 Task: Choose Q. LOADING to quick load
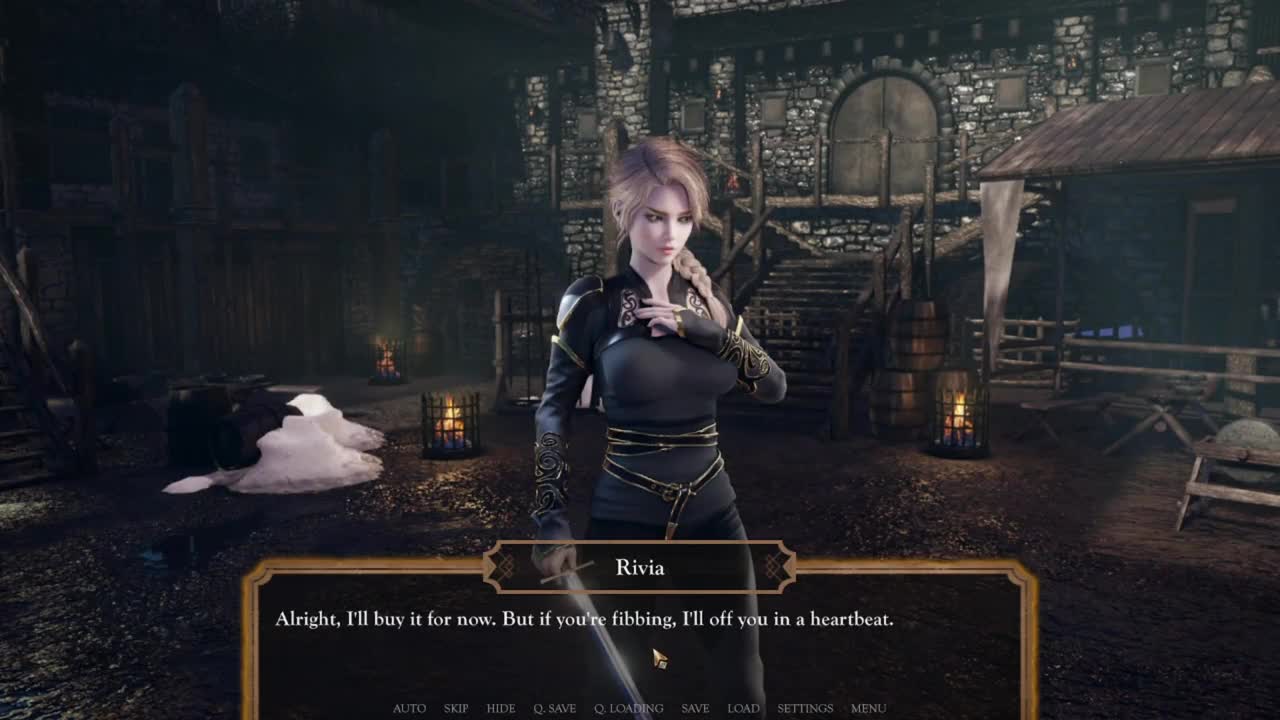point(628,708)
